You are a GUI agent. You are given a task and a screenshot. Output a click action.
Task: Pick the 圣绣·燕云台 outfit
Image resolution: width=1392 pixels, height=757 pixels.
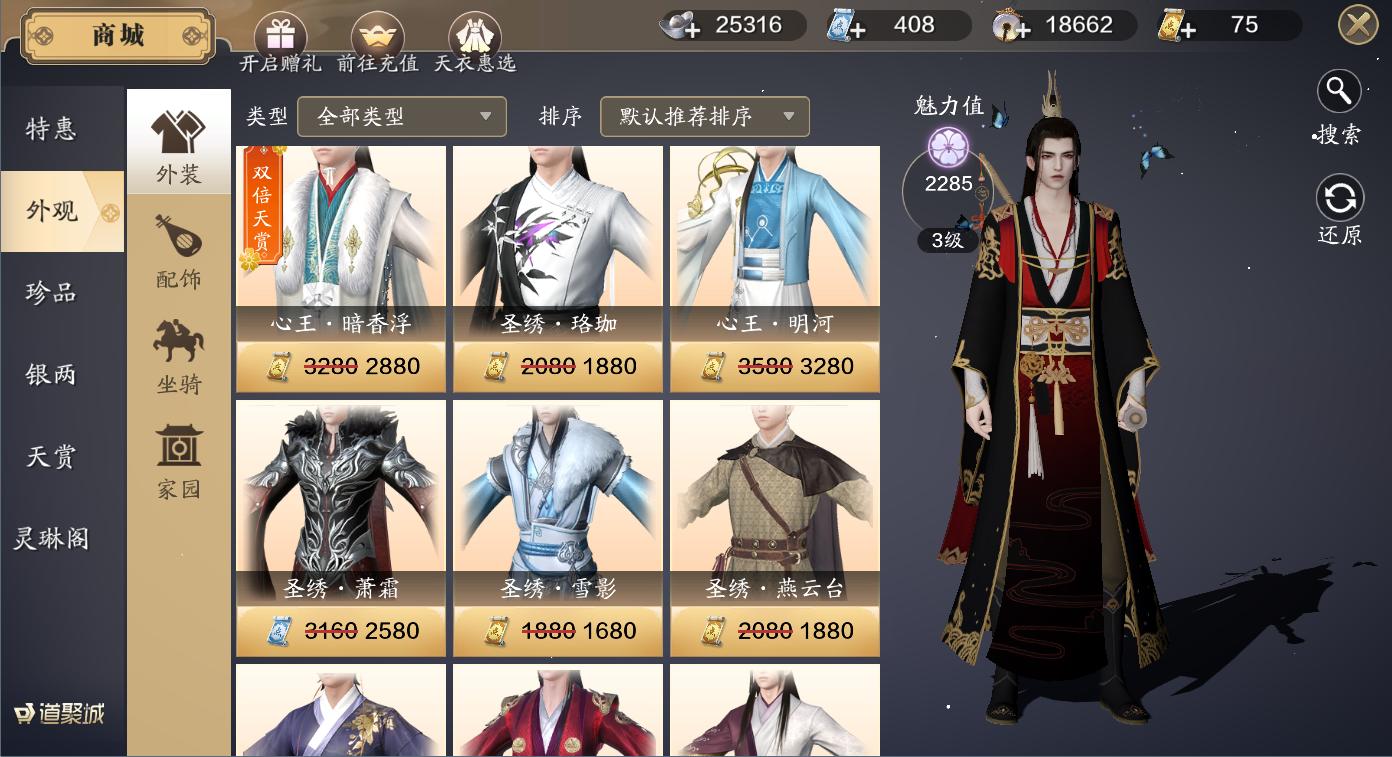(775, 500)
